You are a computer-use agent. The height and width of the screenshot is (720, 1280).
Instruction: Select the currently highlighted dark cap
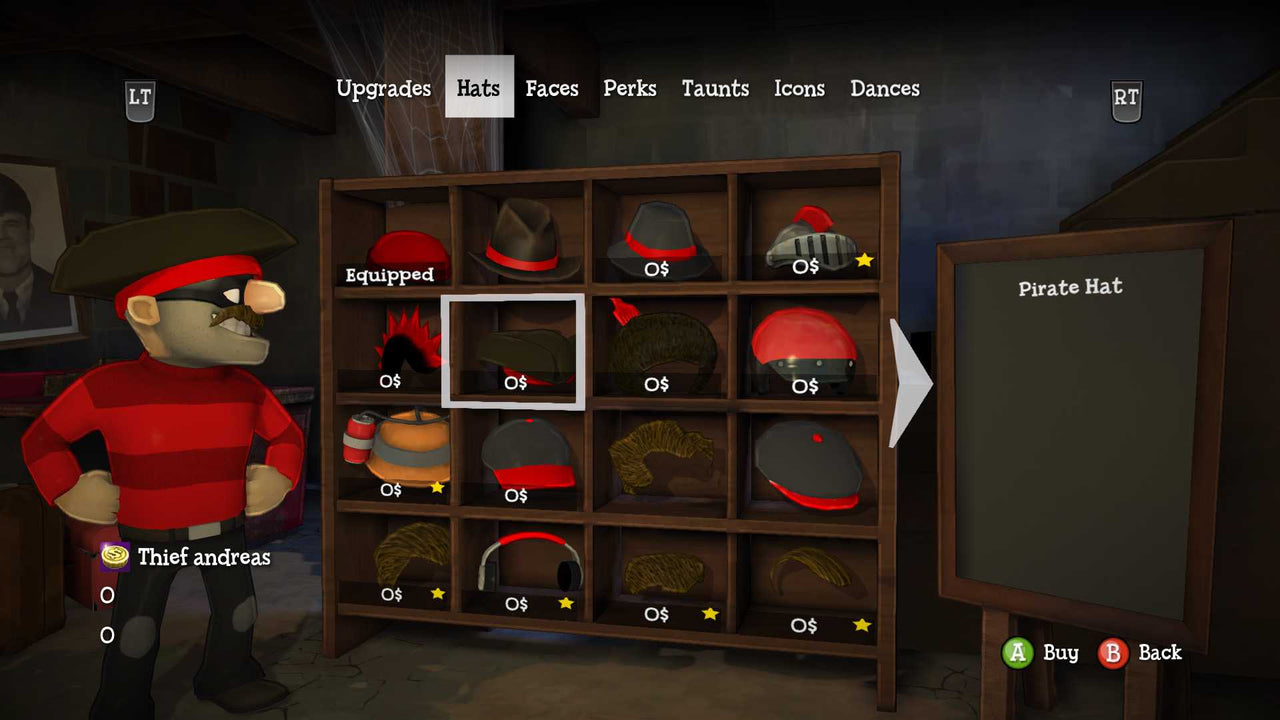pyautogui.click(x=516, y=350)
